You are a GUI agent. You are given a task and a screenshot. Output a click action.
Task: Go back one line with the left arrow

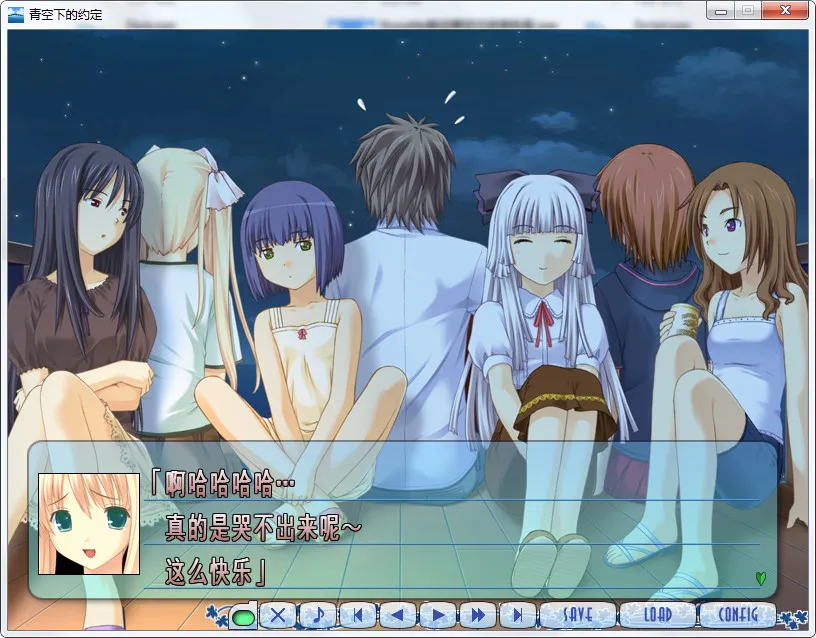tap(398, 615)
